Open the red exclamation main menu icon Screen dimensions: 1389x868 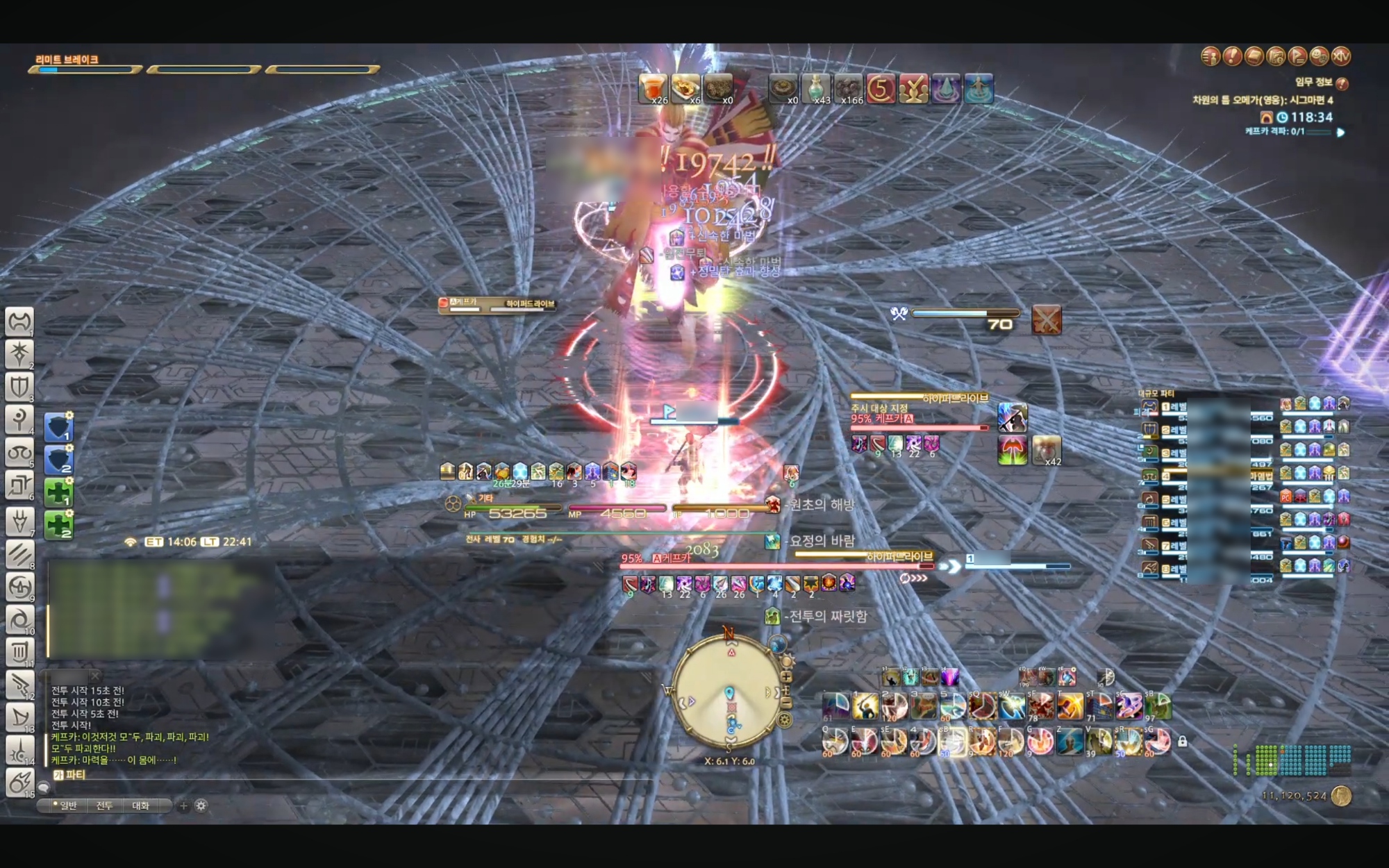[1232, 56]
